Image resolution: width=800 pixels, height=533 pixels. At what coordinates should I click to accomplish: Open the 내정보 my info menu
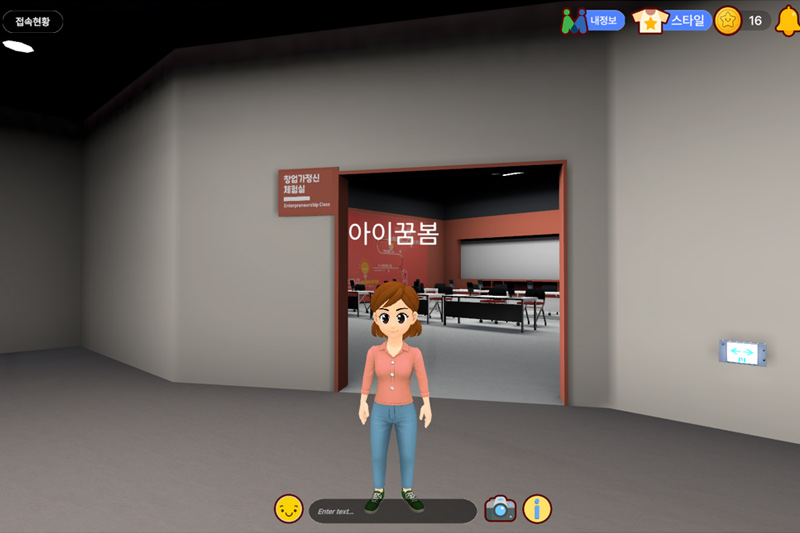coord(594,20)
